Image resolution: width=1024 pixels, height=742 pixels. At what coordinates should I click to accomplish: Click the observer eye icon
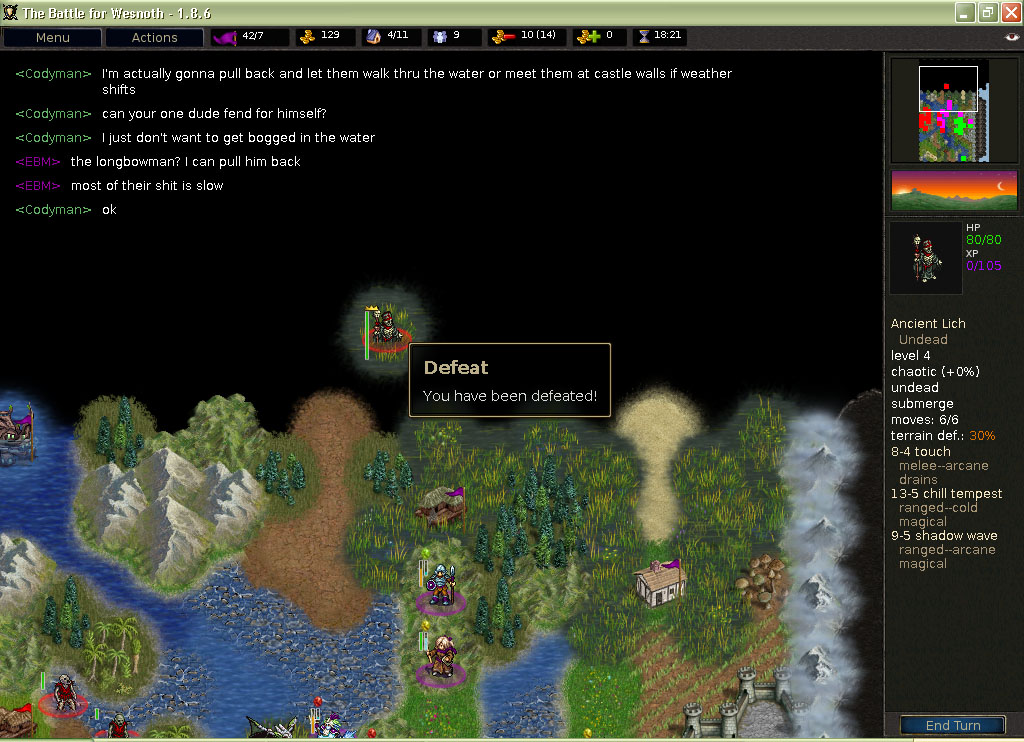[x=1012, y=37]
